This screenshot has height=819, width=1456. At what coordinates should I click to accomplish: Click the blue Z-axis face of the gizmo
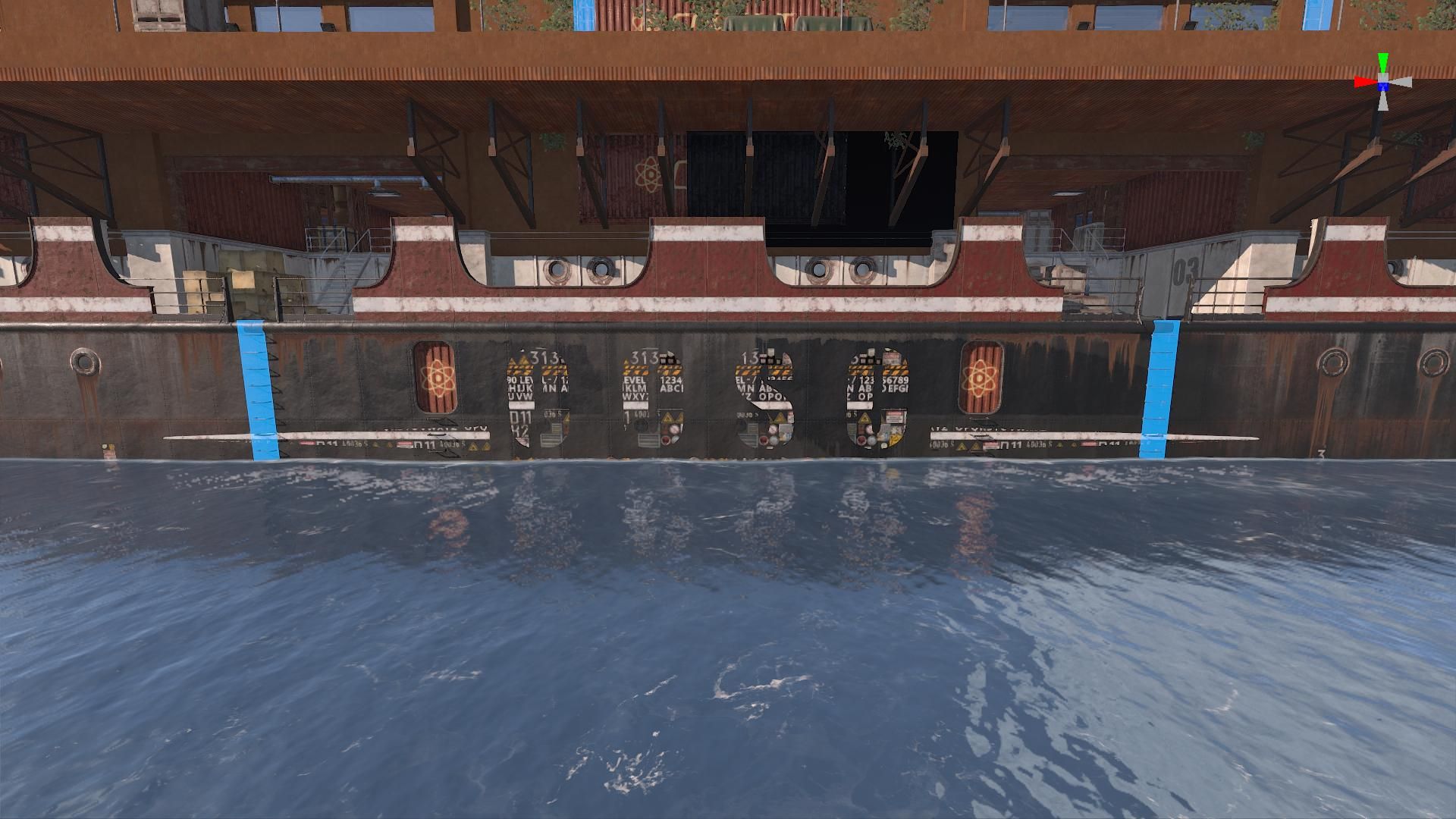pyautogui.click(x=1383, y=87)
